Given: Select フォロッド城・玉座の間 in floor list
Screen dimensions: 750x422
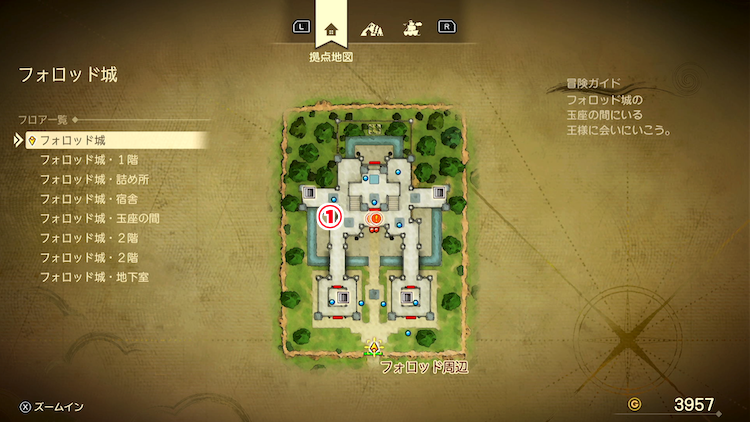Looking at the screenshot, I should (100, 218).
